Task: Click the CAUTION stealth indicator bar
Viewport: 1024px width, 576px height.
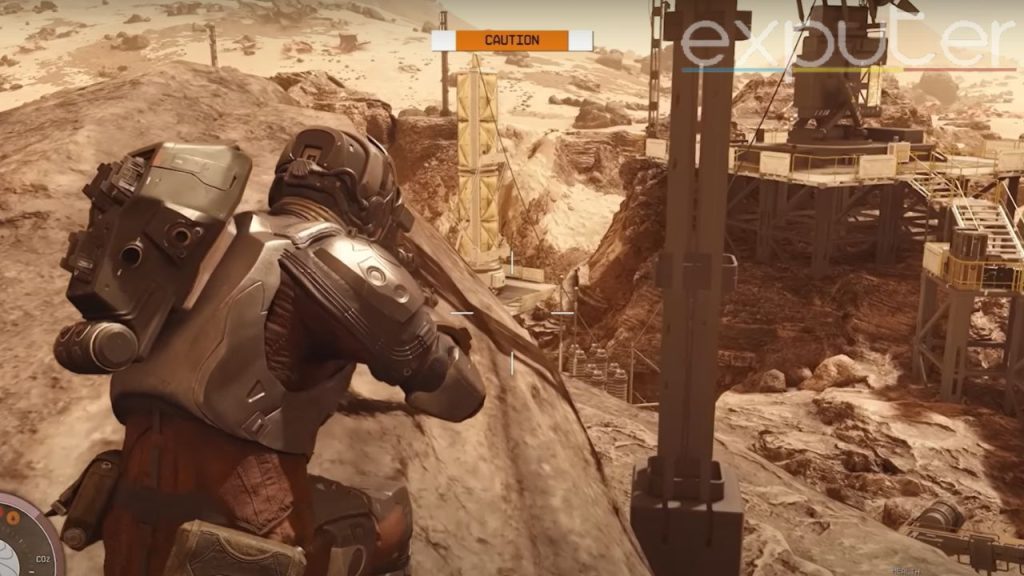Action: point(512,40)
